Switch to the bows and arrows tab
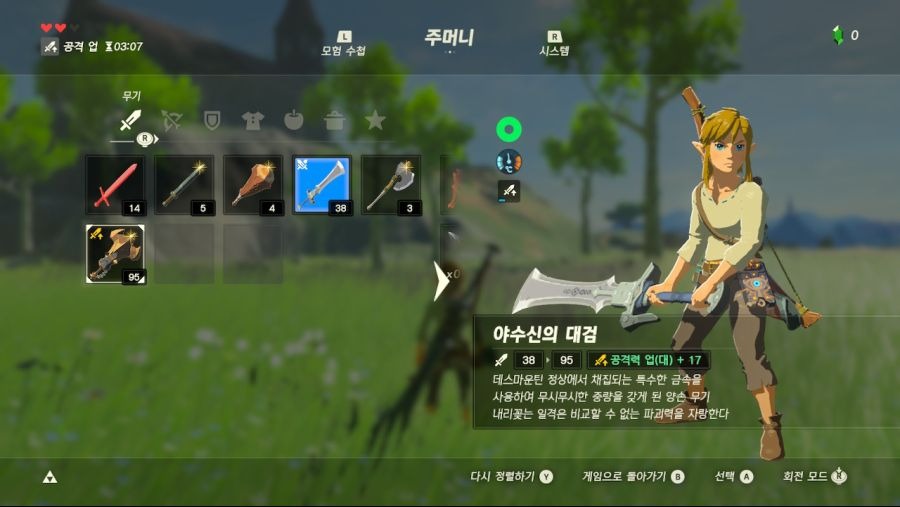 click(171, 121)
